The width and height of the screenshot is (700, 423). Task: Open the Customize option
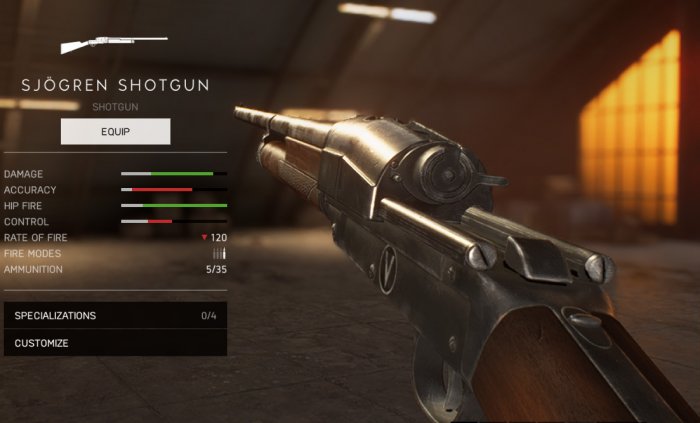(115, 343)
